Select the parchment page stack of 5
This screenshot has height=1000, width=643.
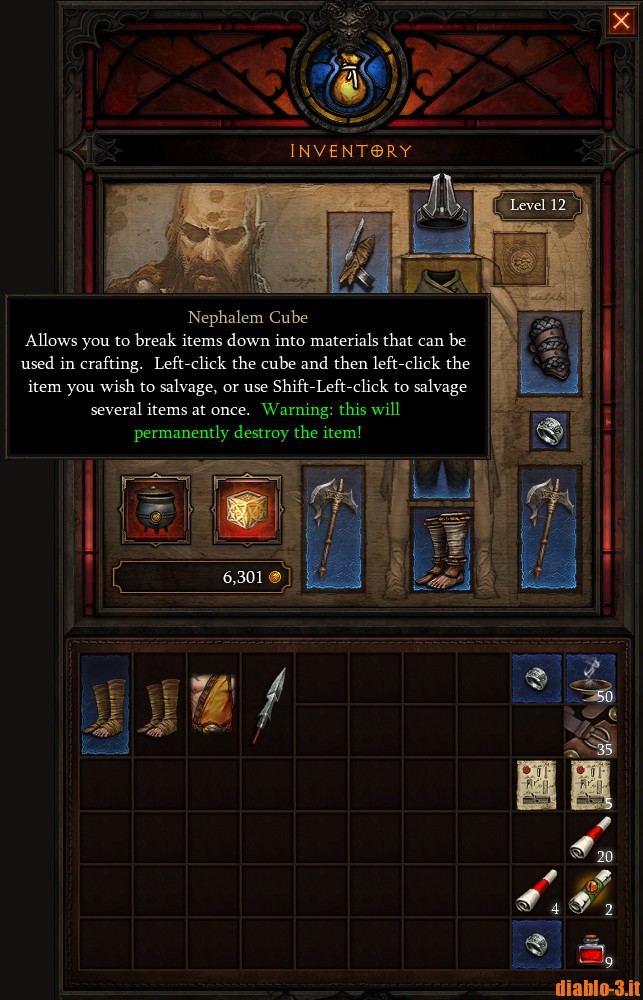click(590, 785)
